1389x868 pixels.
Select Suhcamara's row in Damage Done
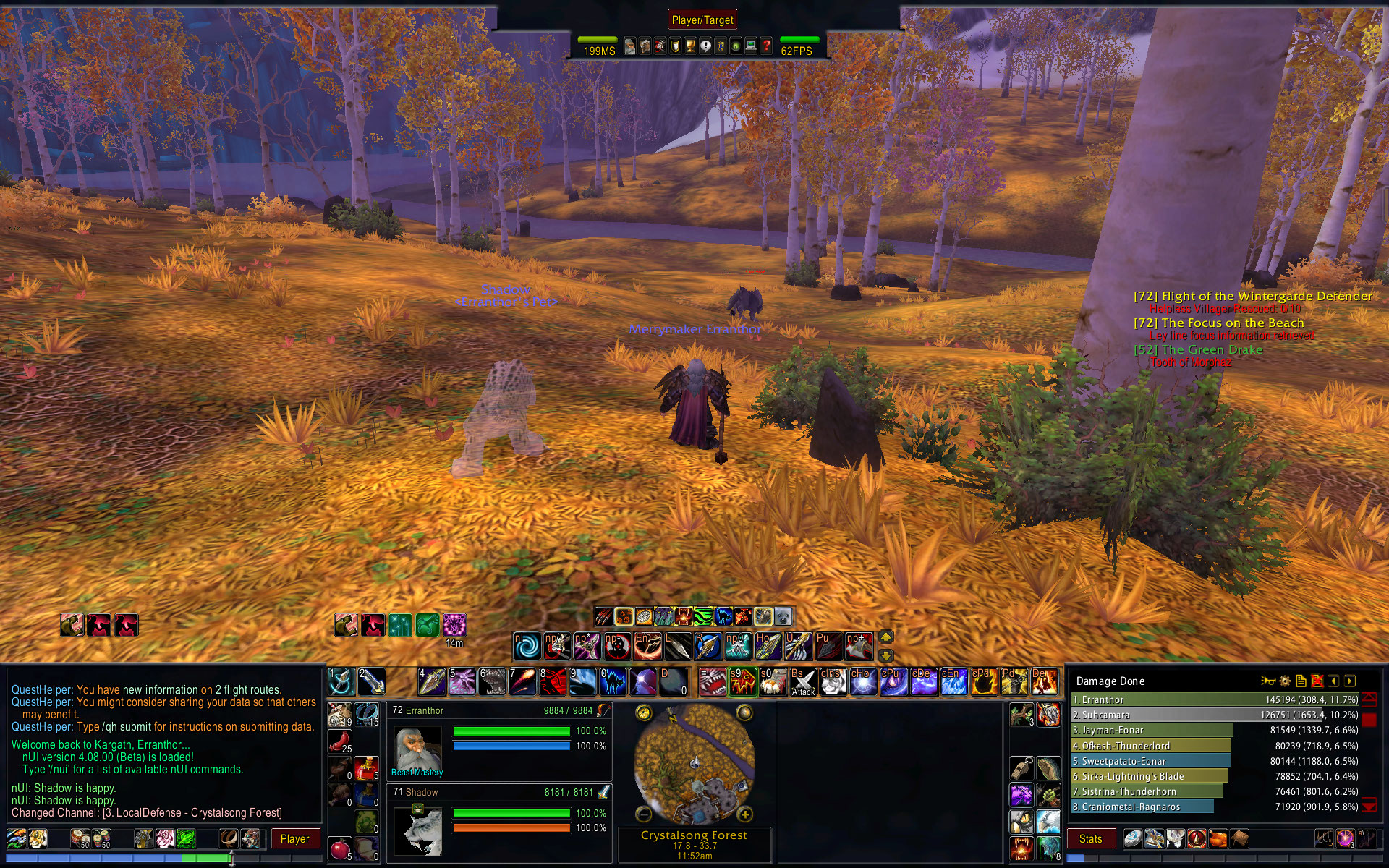point(1215,715)
